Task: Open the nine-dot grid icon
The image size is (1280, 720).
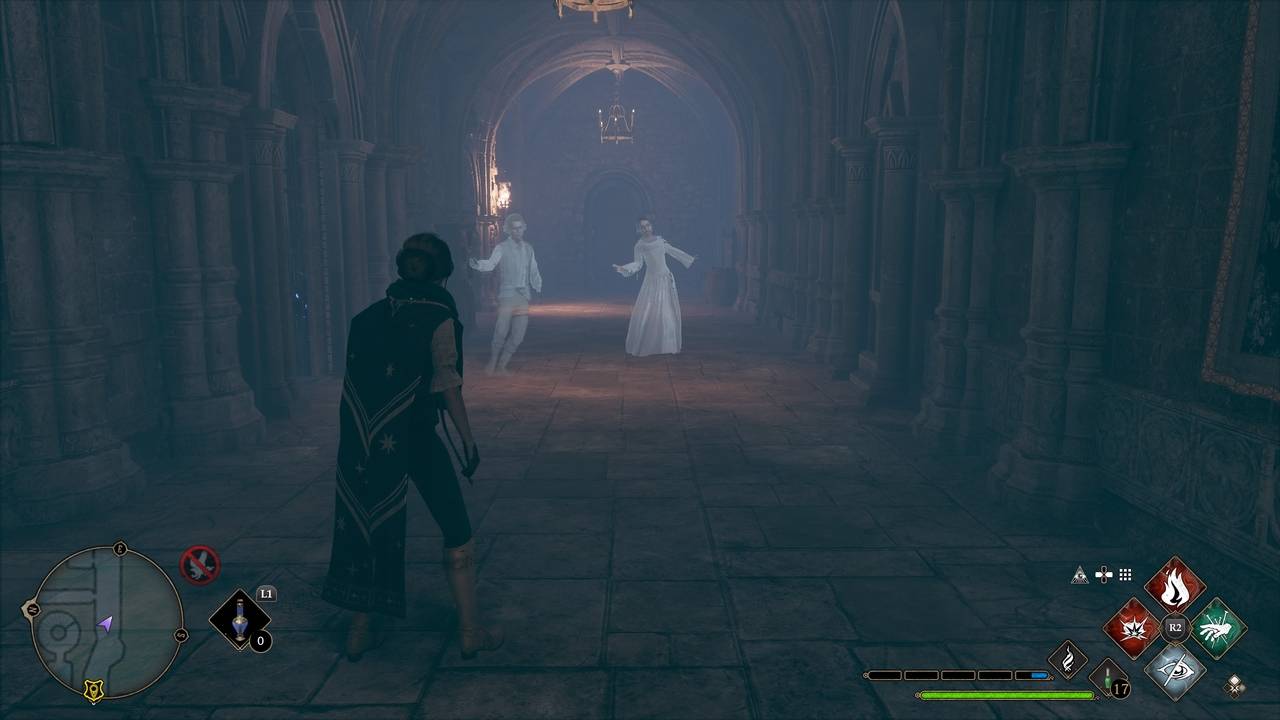Action: click(x=1125, y=574)
